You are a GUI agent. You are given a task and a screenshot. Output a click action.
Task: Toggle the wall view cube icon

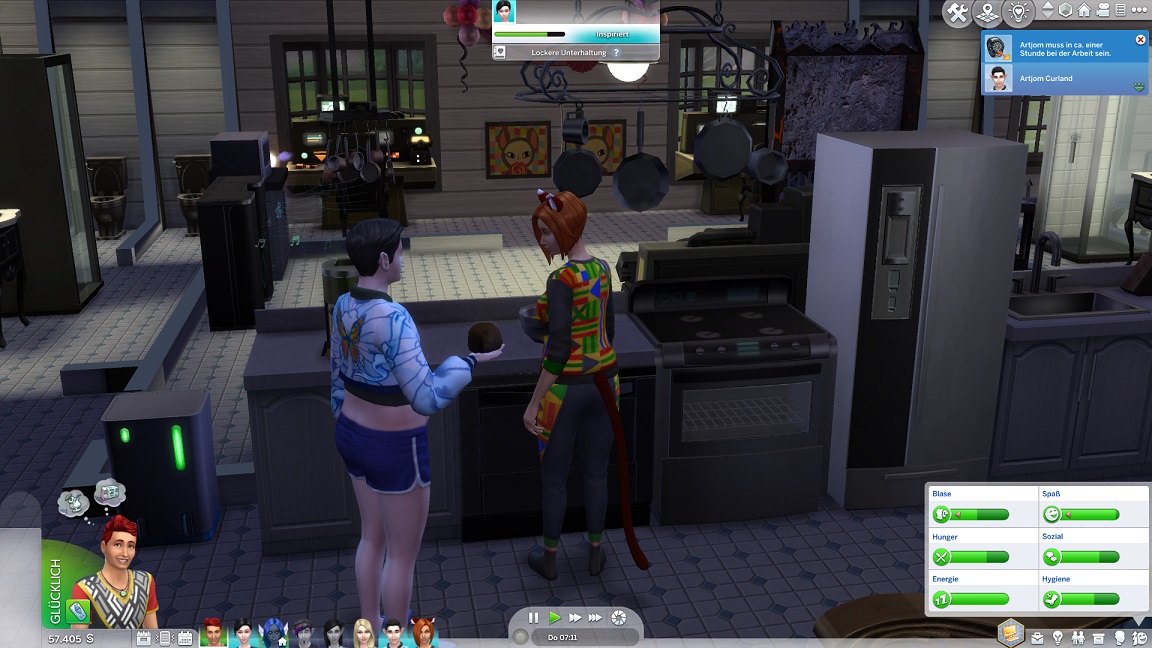coord(1066,11)
